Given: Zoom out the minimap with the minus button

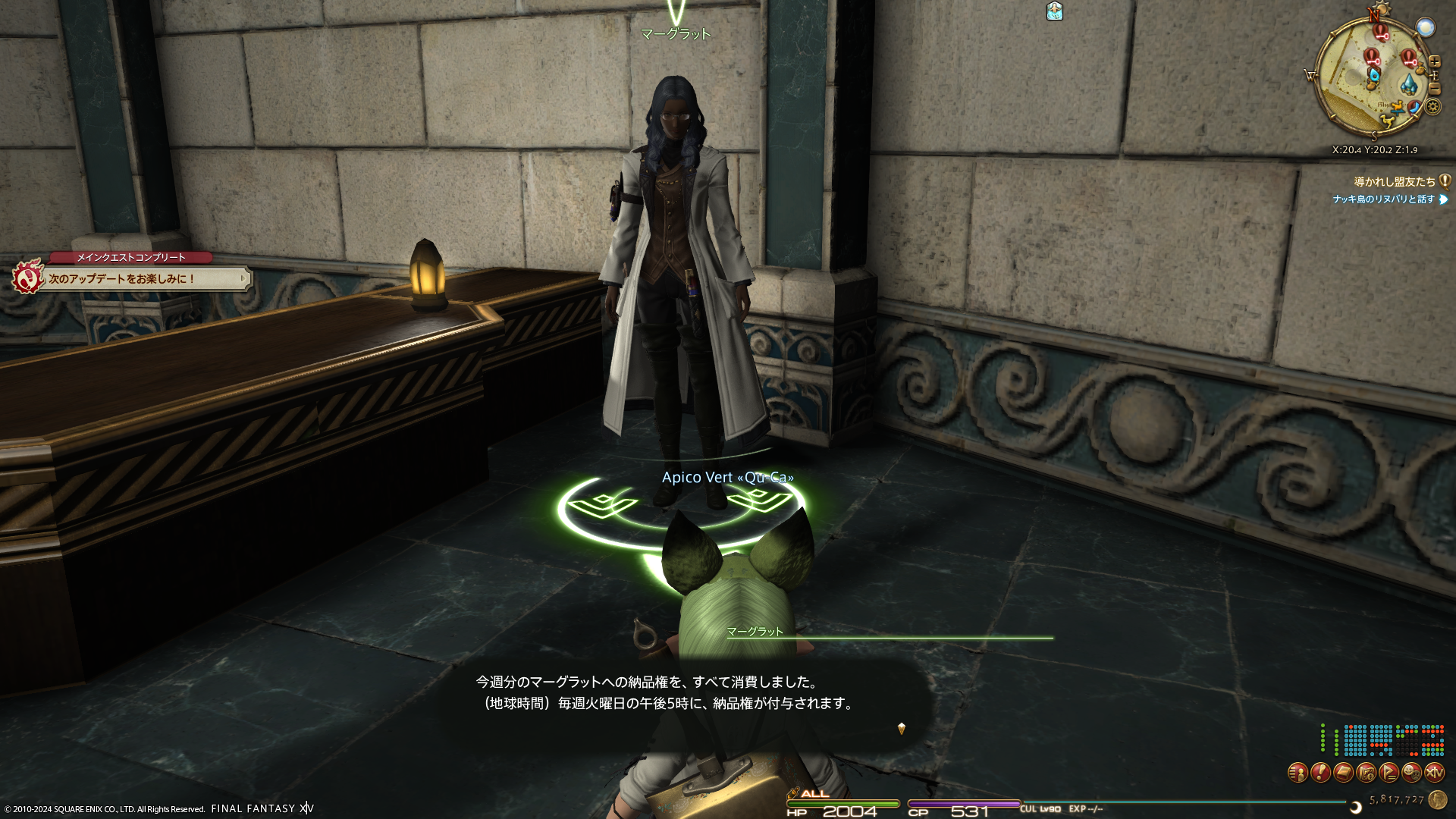Looking at the screenshot, I should pos(1434,89).
